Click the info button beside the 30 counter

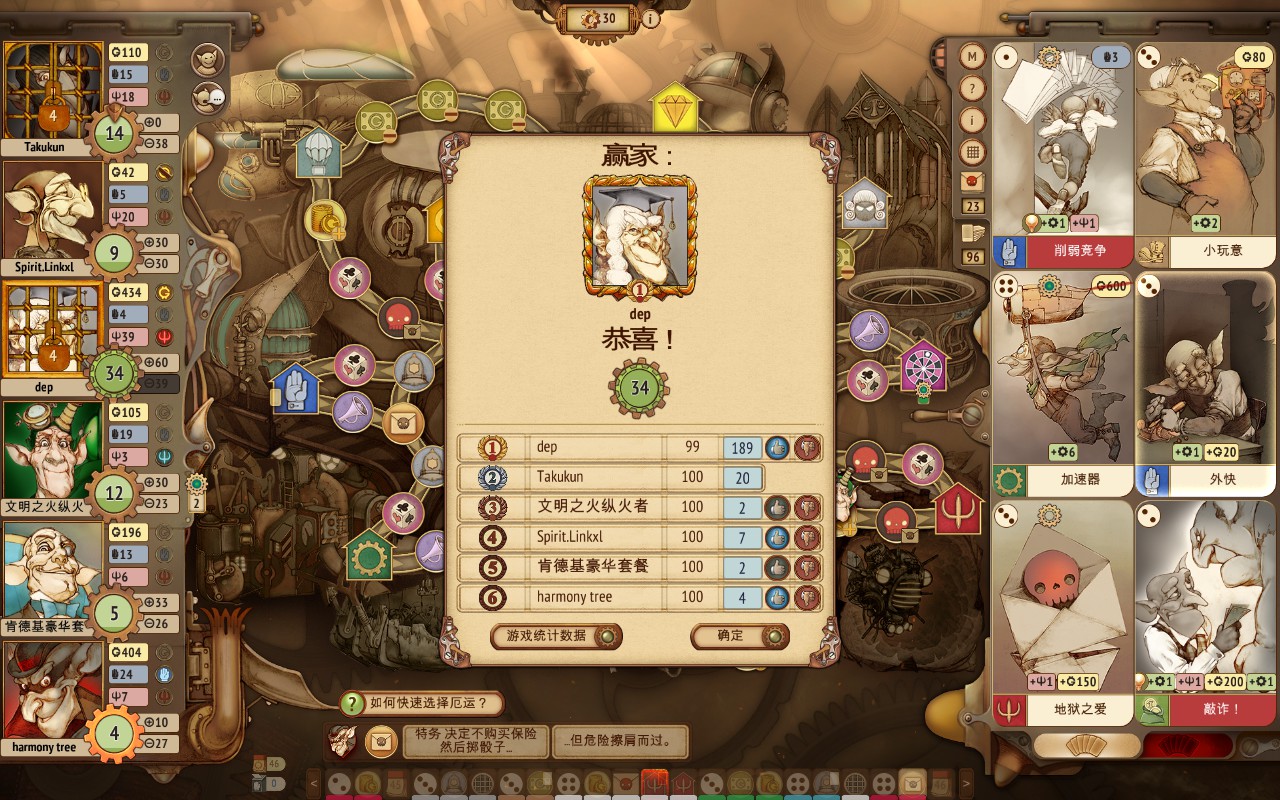(650, 18)
